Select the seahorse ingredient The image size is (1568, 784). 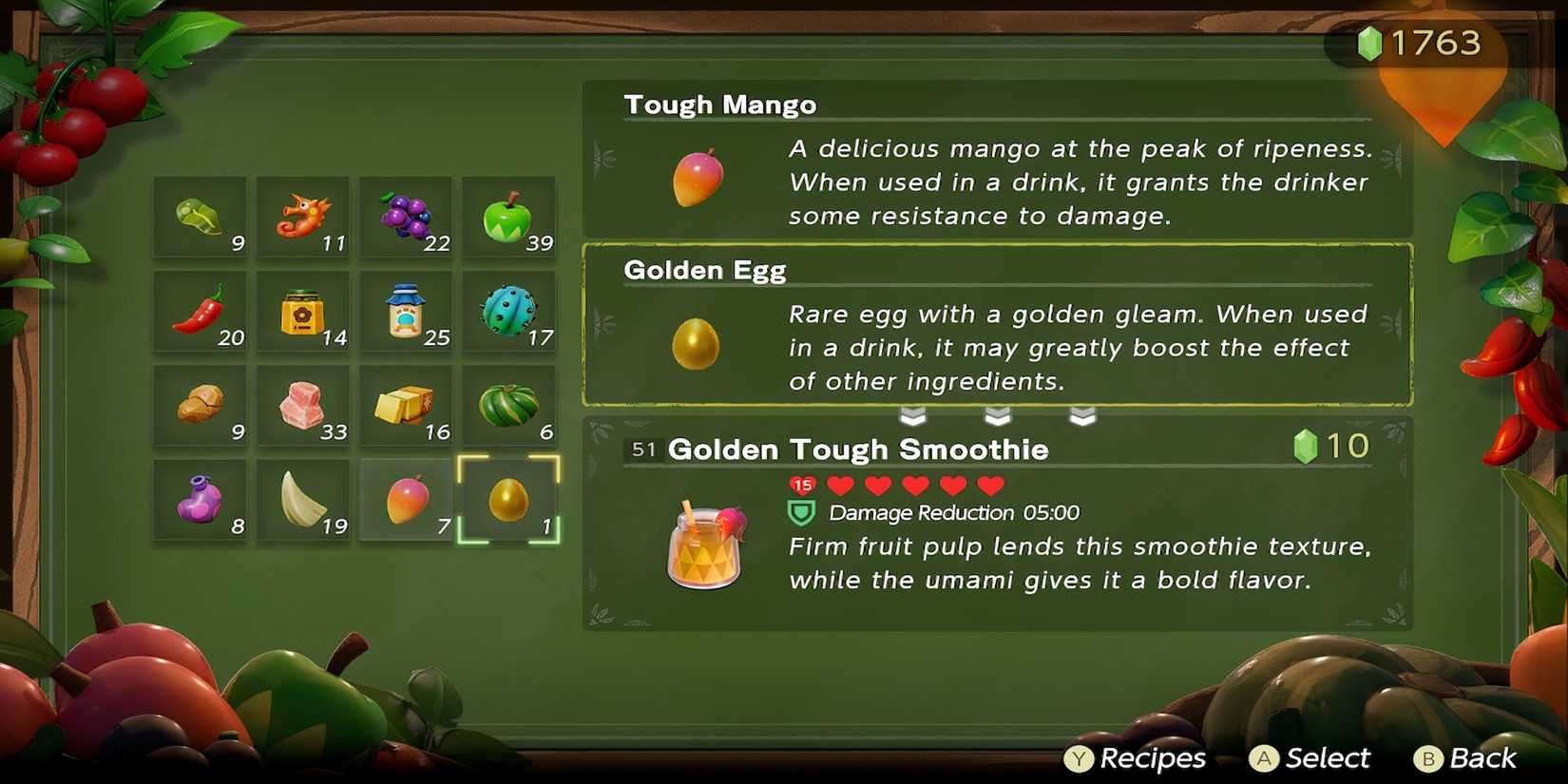coord(302,214)
